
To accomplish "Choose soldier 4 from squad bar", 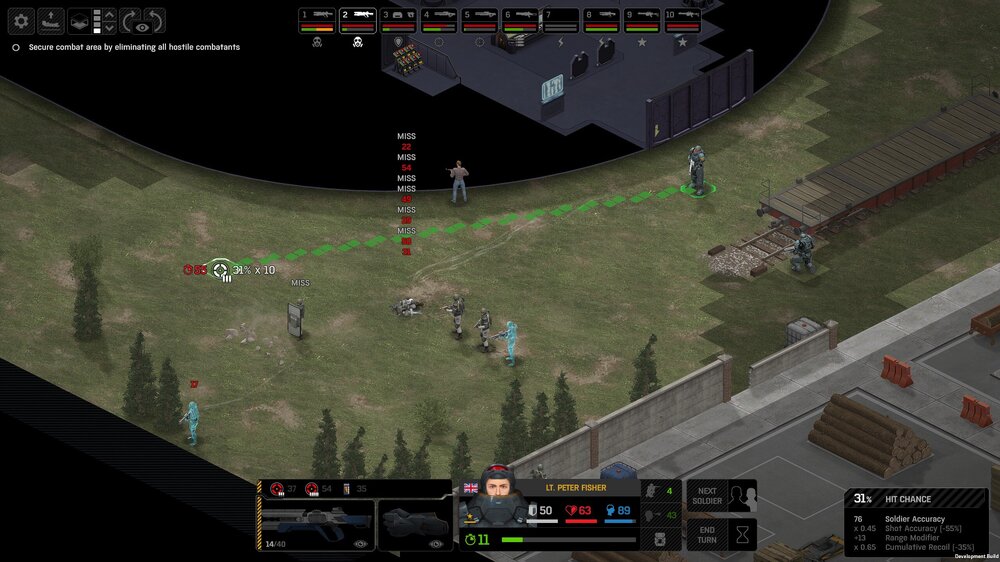I will 438,20.
